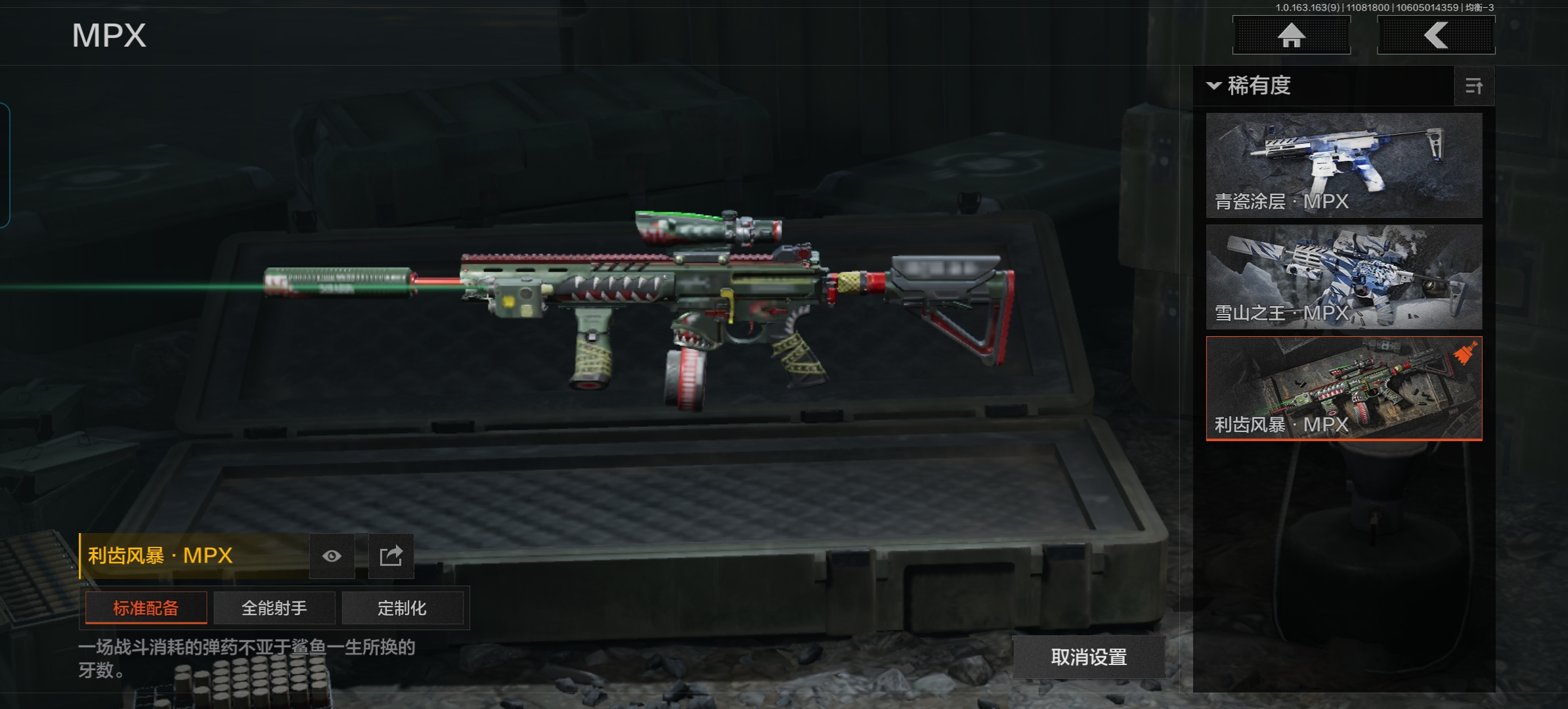Choose the 雪山之王 · MPX skin

click(1343, 276)
